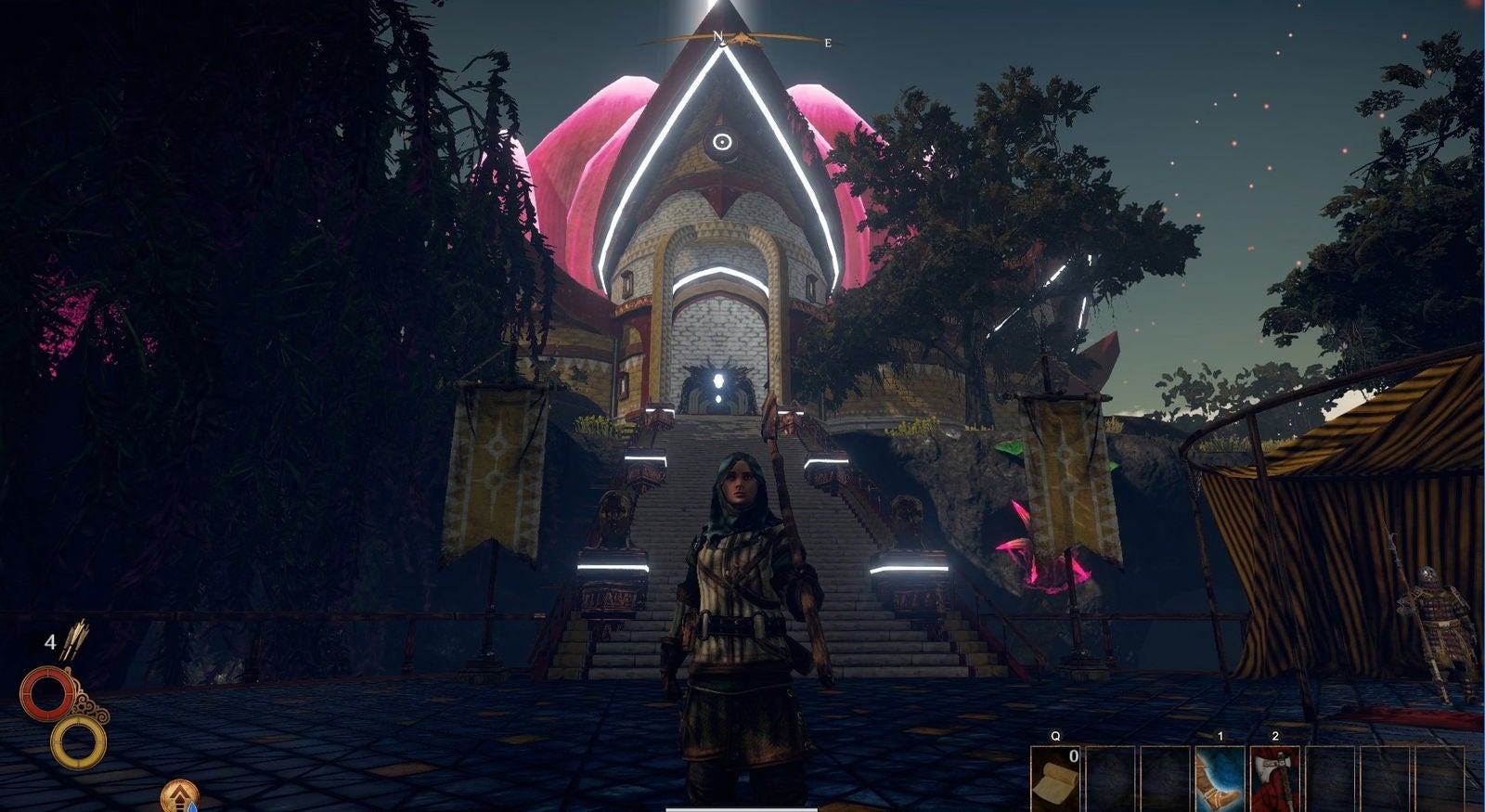Open the backpack icon below the status rings

click(179, 794)
